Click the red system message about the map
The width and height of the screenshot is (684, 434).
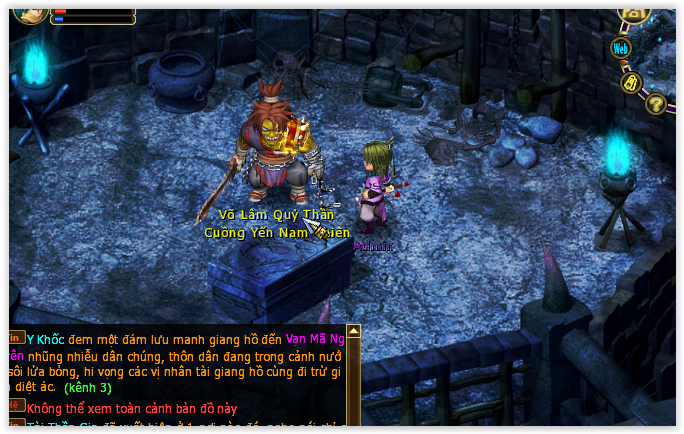pyautogui.click(x=133, y=408)
